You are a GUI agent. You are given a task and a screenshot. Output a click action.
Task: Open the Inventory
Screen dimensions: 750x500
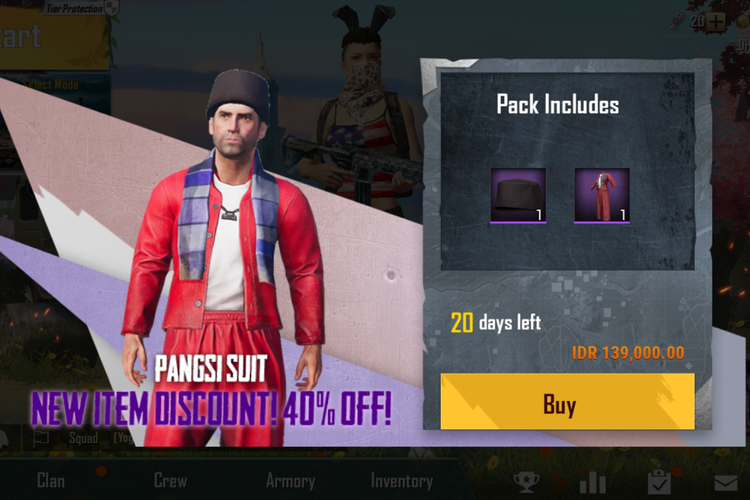coord(402,481)
